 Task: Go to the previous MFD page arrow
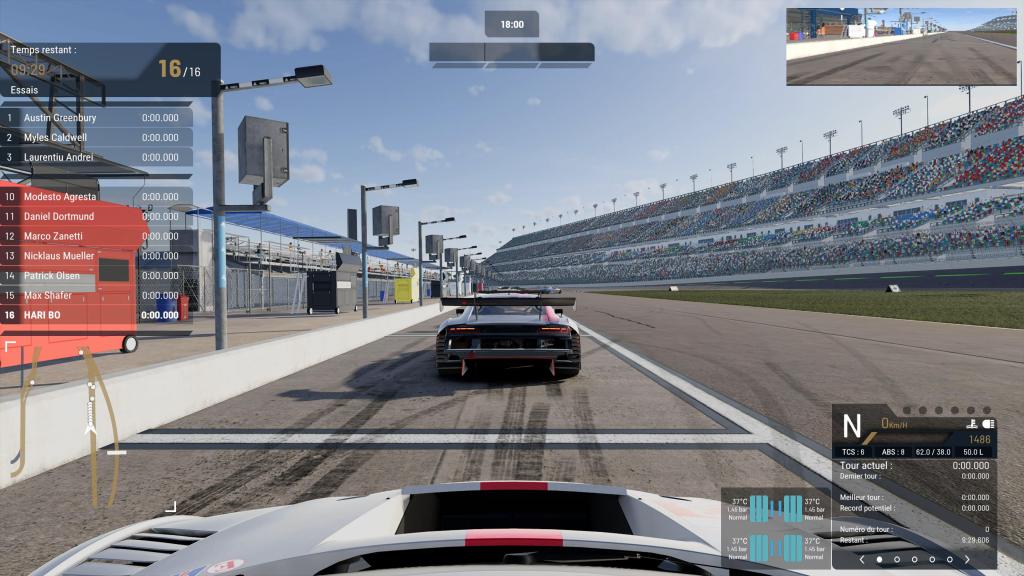[862, 560]
